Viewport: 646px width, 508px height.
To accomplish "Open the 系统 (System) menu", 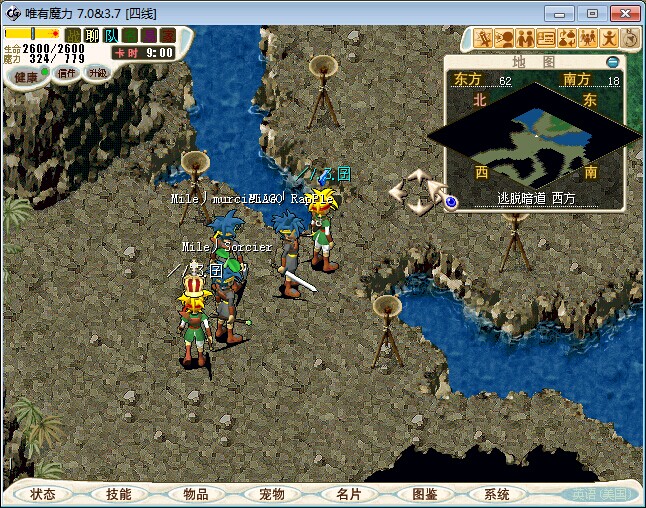I will click(498, 494).
